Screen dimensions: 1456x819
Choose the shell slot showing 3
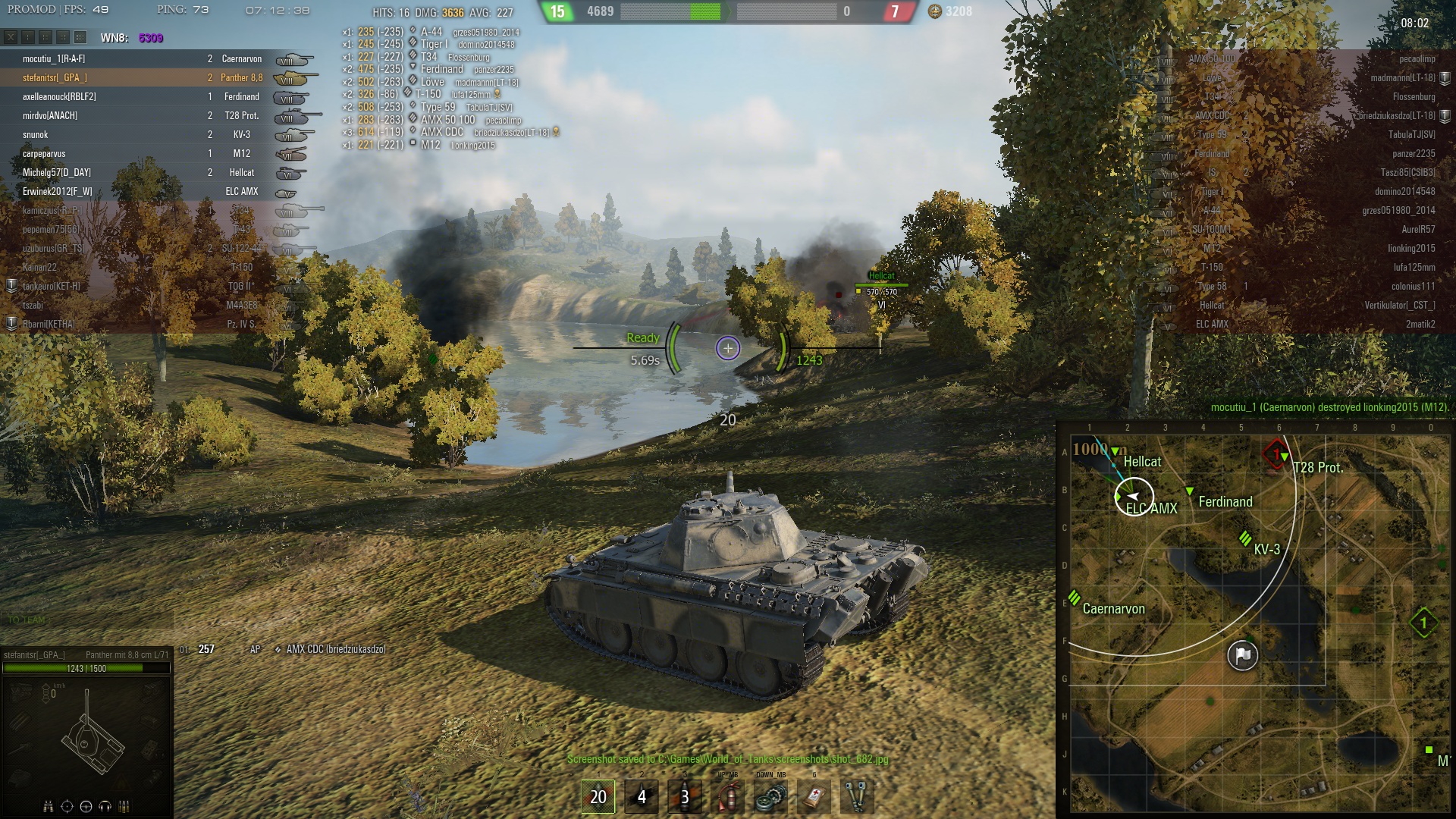(x=685, y=796)
